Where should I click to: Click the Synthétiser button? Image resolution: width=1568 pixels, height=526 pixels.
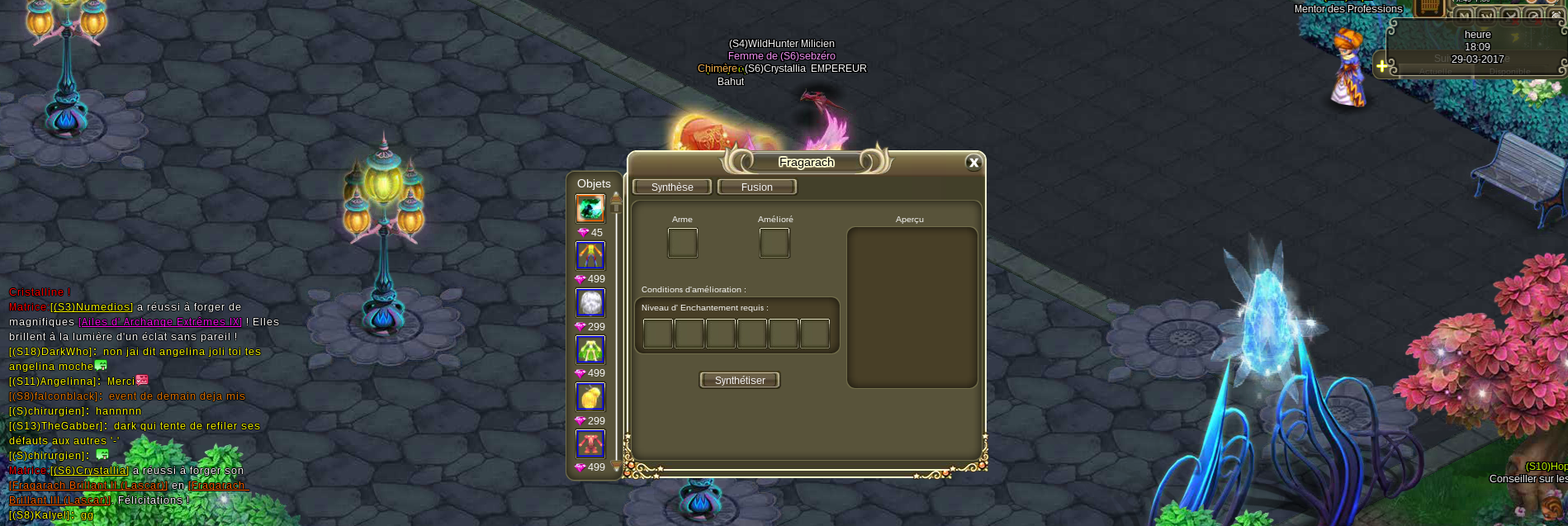click(x=740, y=381)
